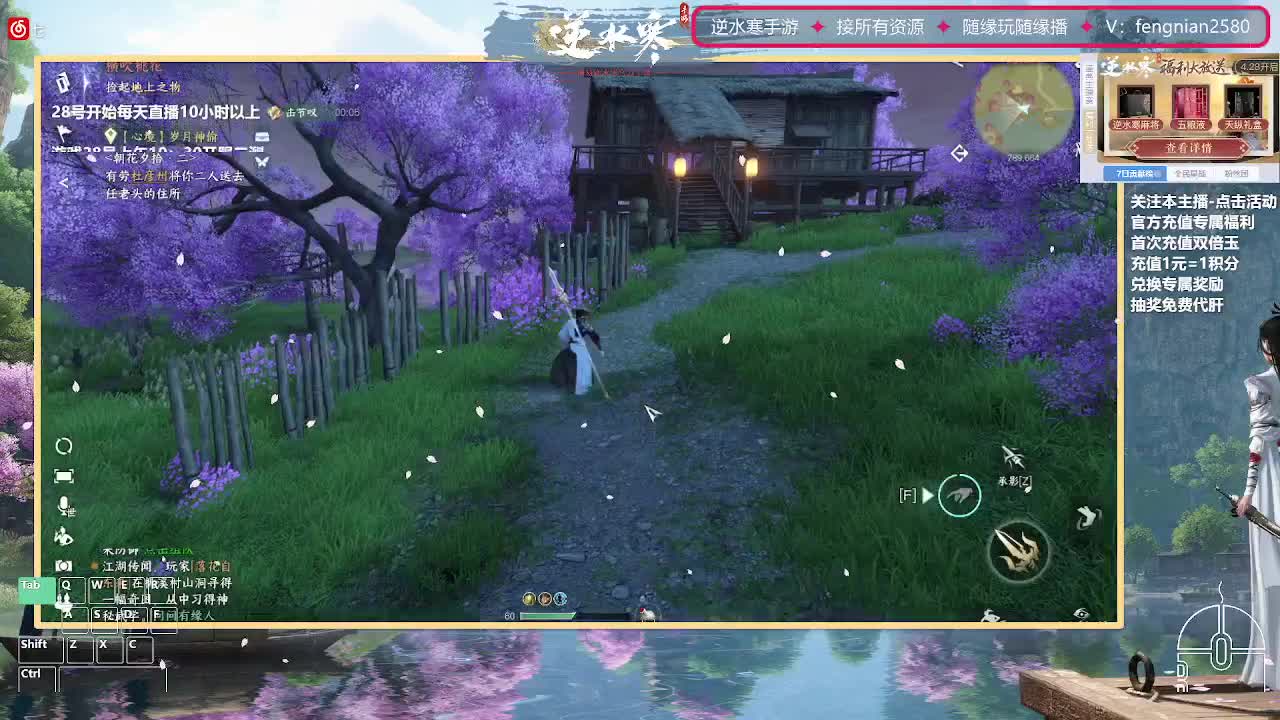Click the rotate camera icon at the sidebar top

[x=64, y=447]
